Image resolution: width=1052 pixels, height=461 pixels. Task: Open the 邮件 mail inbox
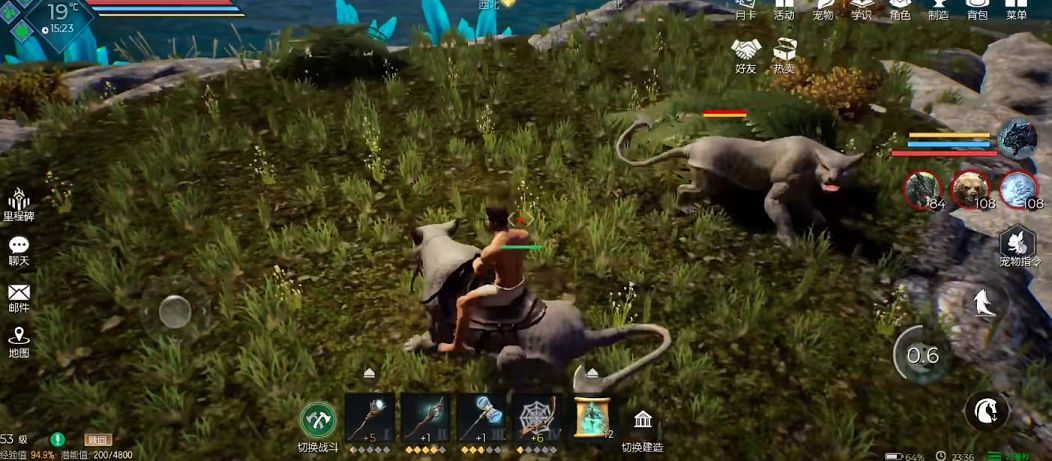pyautogui.click(x=19, y=297)
